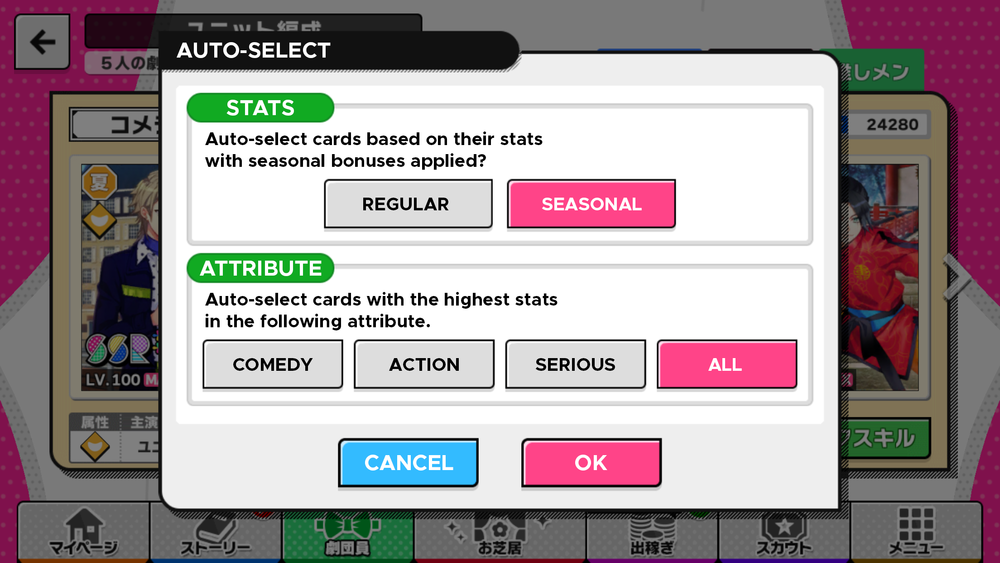Go back with the arrow button
This screenshot has width=1000, height=563.
point(42,42)
